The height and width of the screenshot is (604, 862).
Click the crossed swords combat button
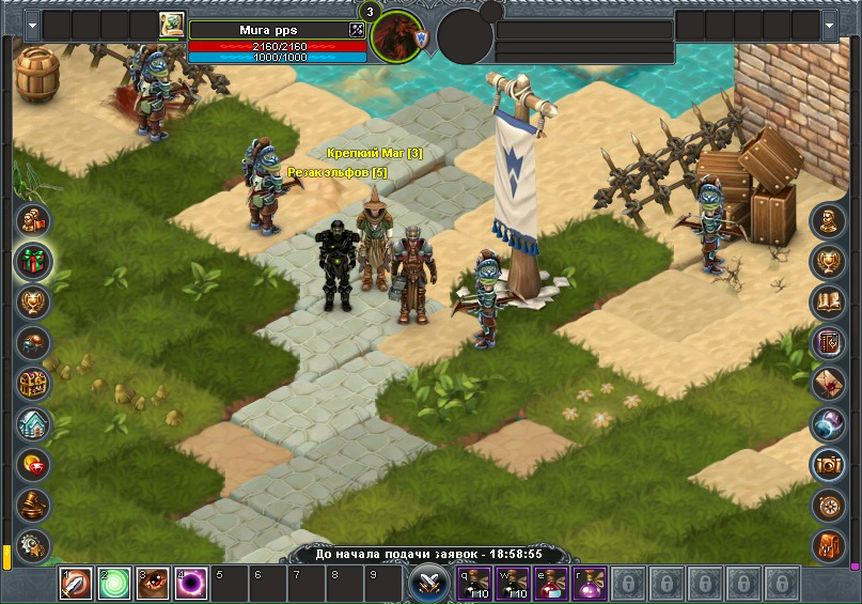click(x=428, y=584)
